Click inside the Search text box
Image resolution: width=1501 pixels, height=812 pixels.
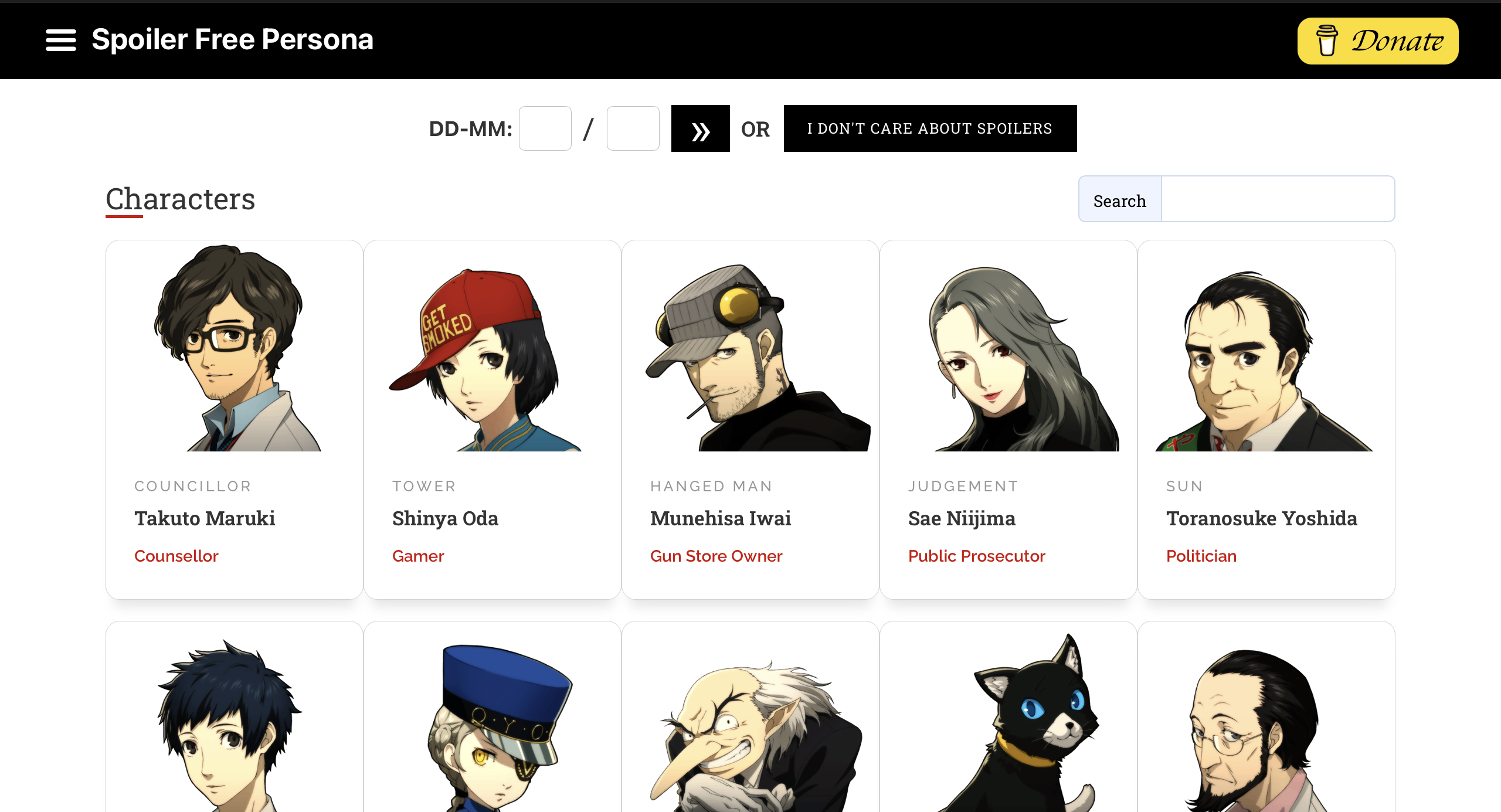(1278, 199)
